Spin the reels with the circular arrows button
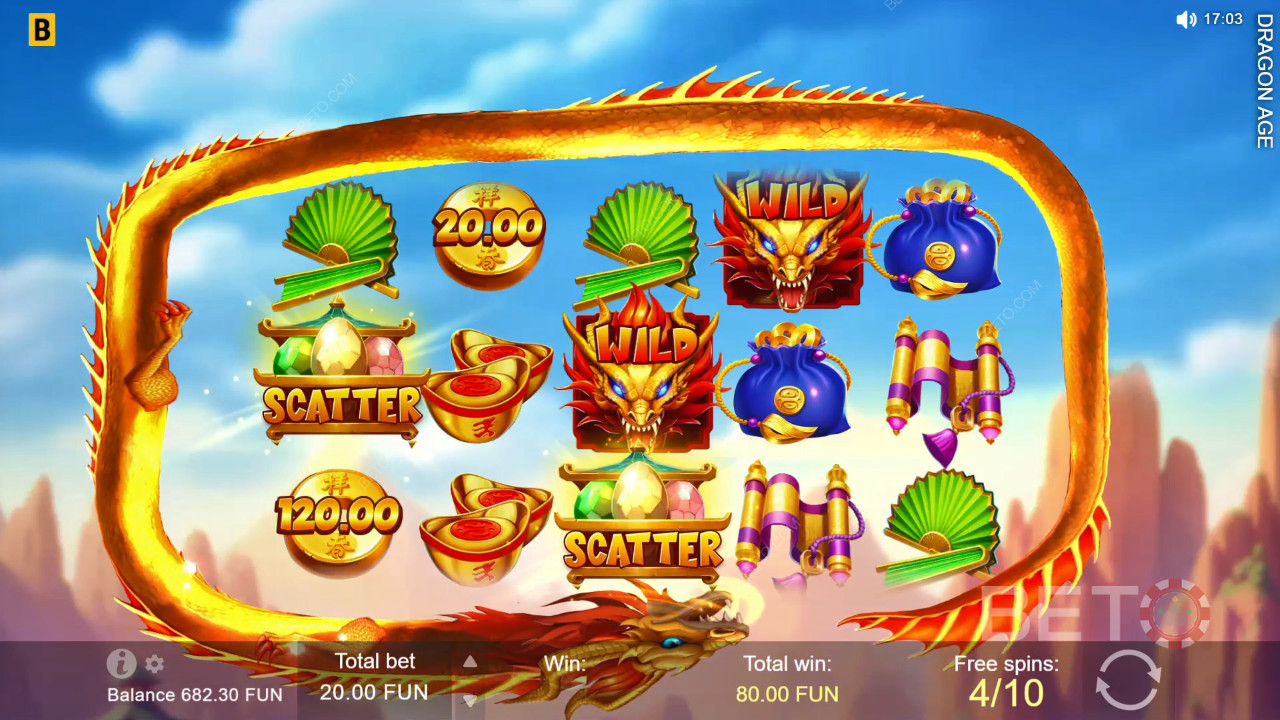This screenshot has height=720, width=1280. [x=1128, y=679]
